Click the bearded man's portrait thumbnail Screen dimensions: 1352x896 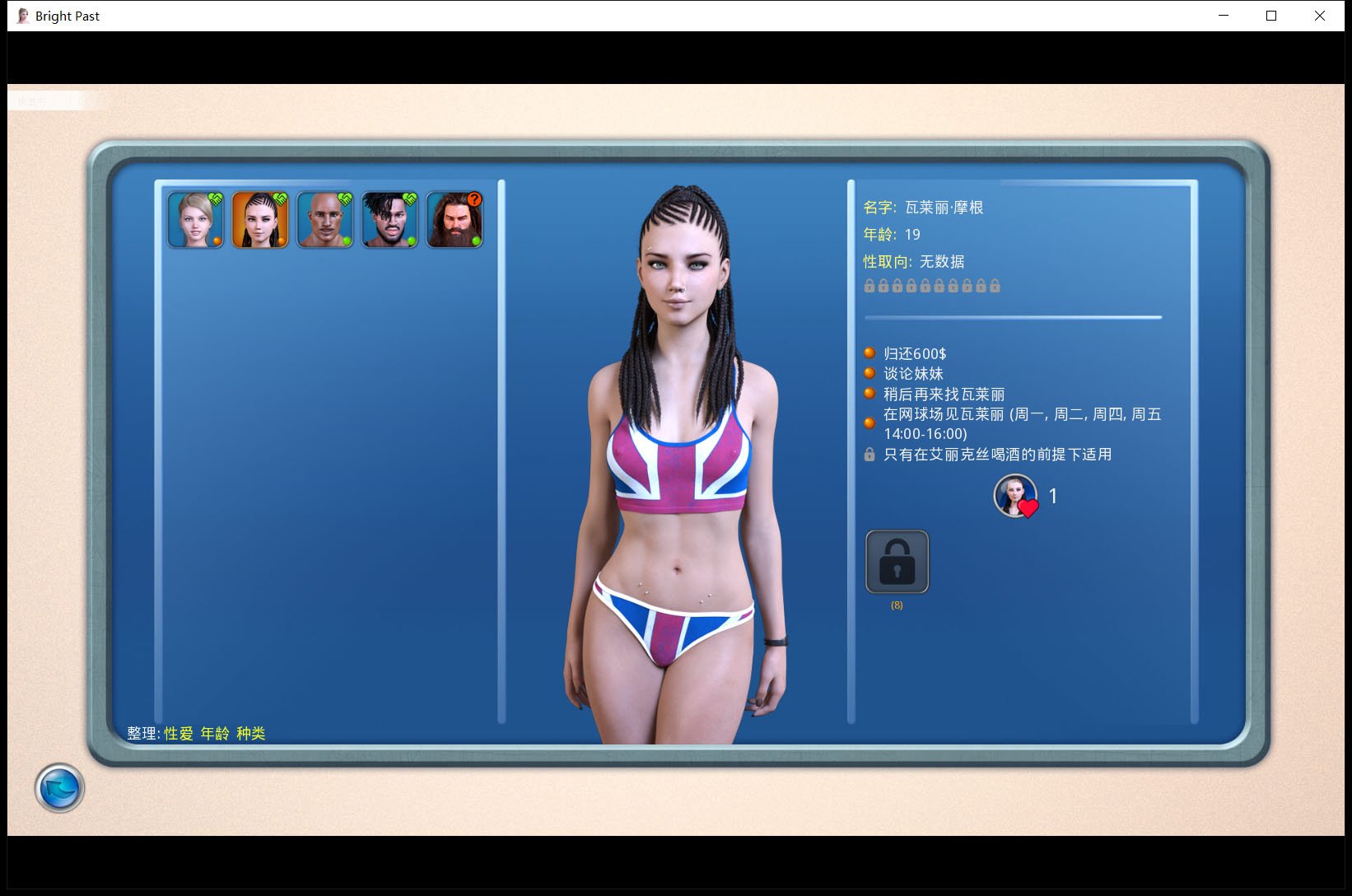[x=454, y=219]
